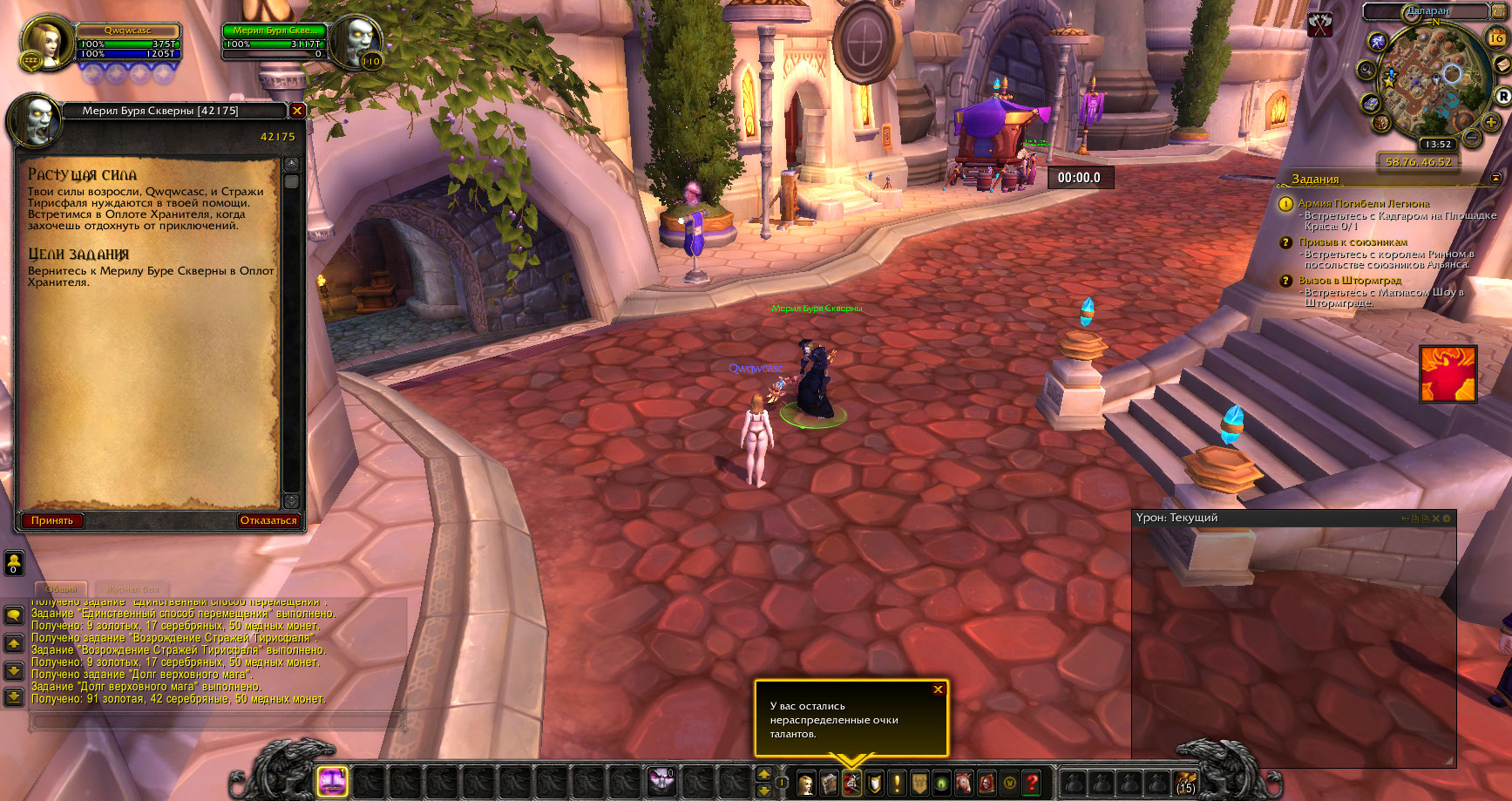1512x801 pixels.
Task: Decline the quest with the Отказаться button
Action: point(268,520)
